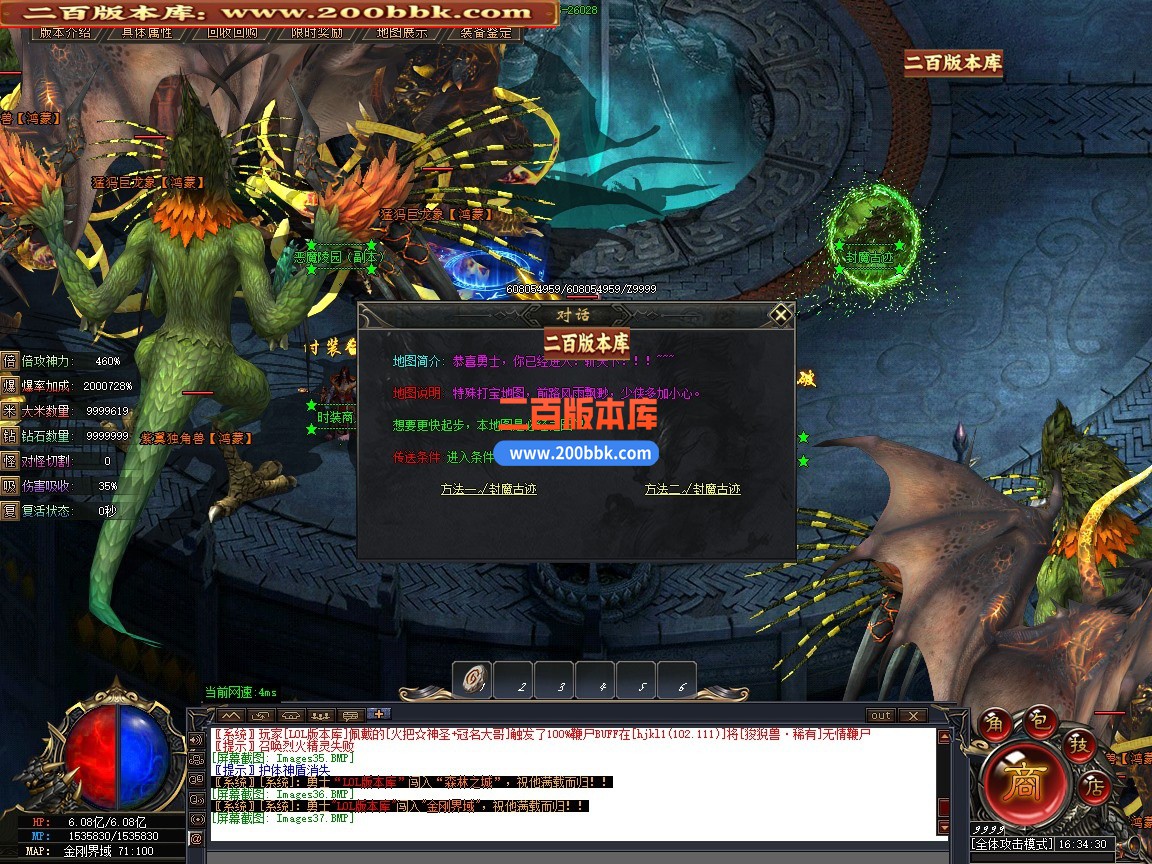
Task: Click the blue plus chat tab button
Action: pyautogui.click(x=379, y=714)
